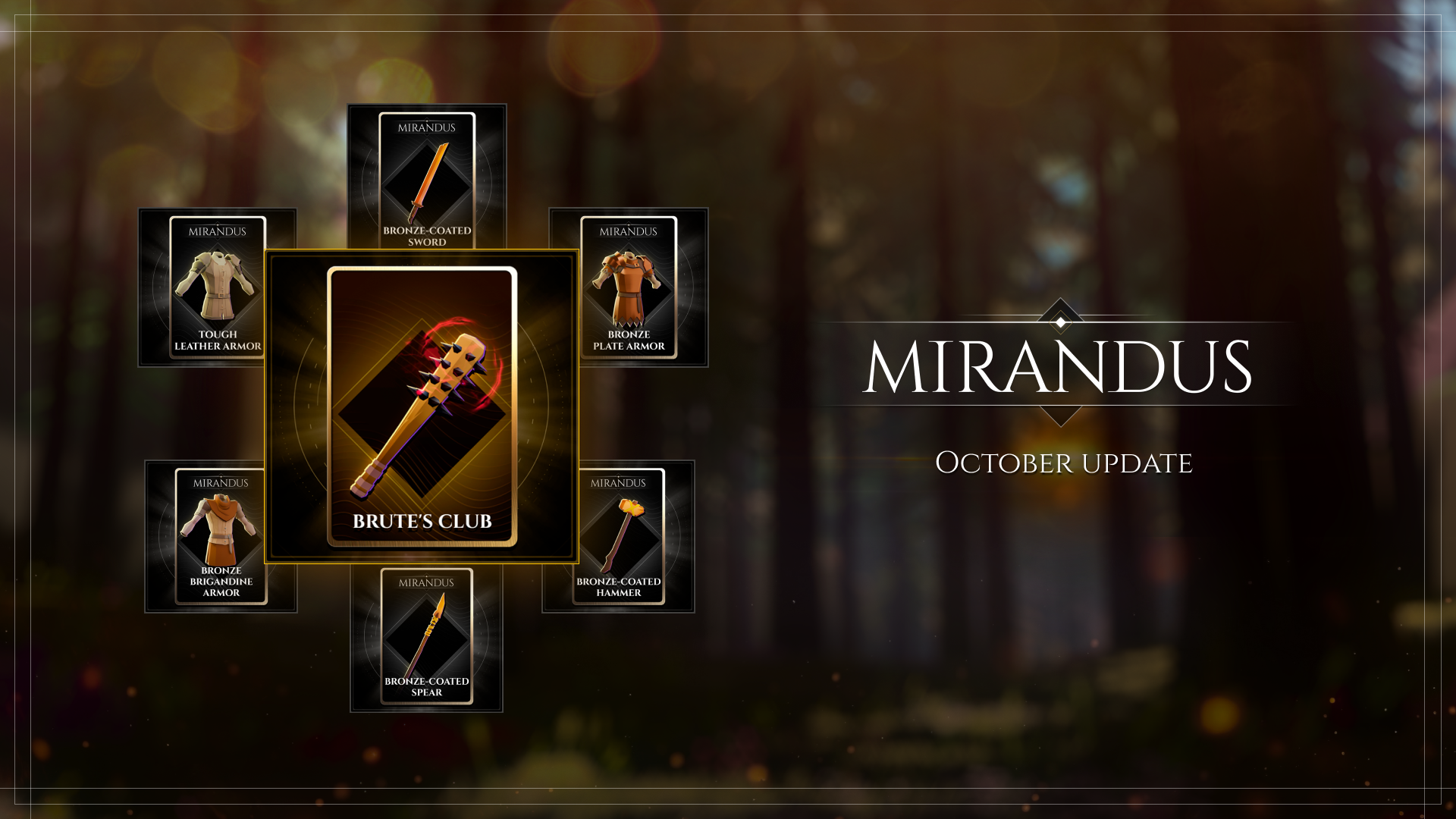This screenshot has width=1456, height=819.
Task: Open the Bronze Brigandine Armor card
Action: 220,536
